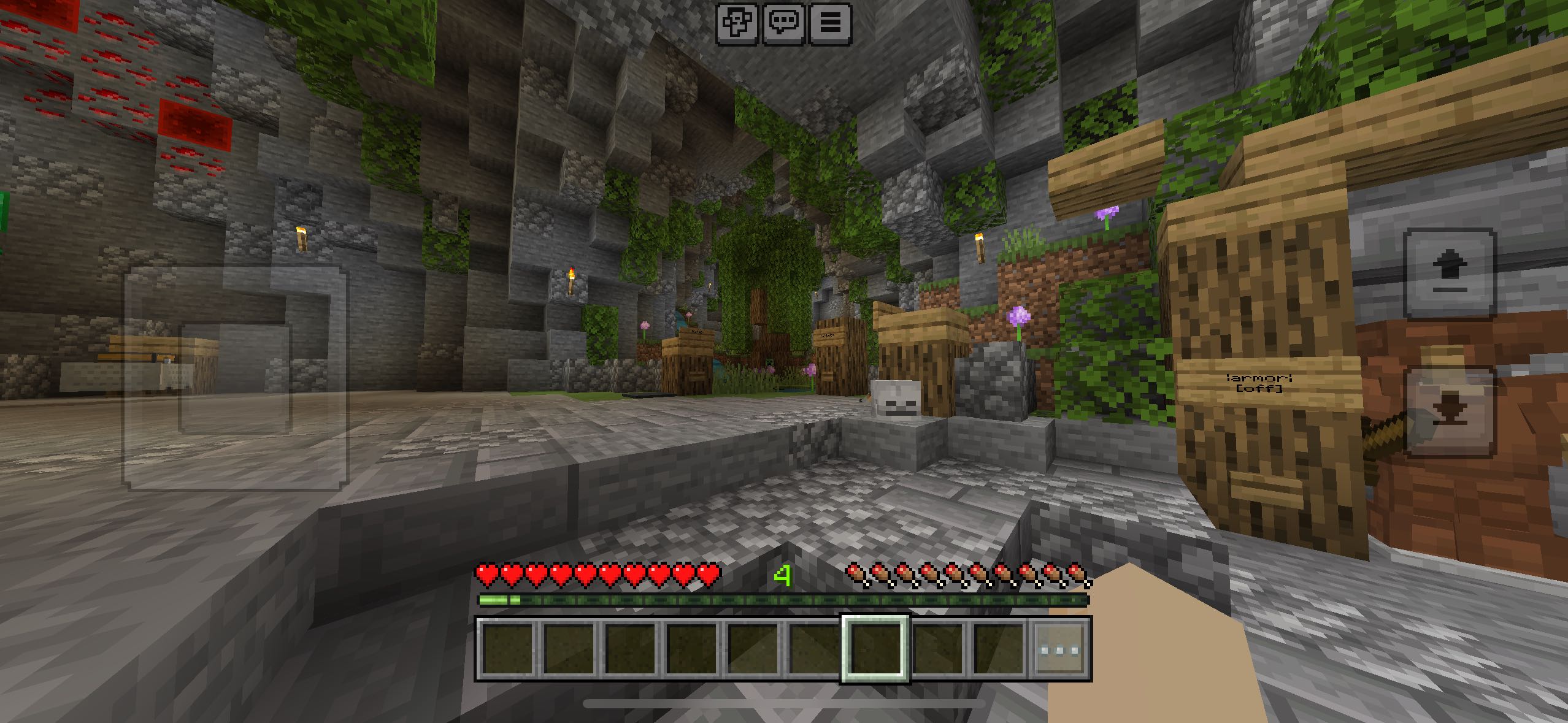Viewport: 1568px width, 723px height.
Task: Tap the sneak down-arrow button
Action: point(1450,412)
